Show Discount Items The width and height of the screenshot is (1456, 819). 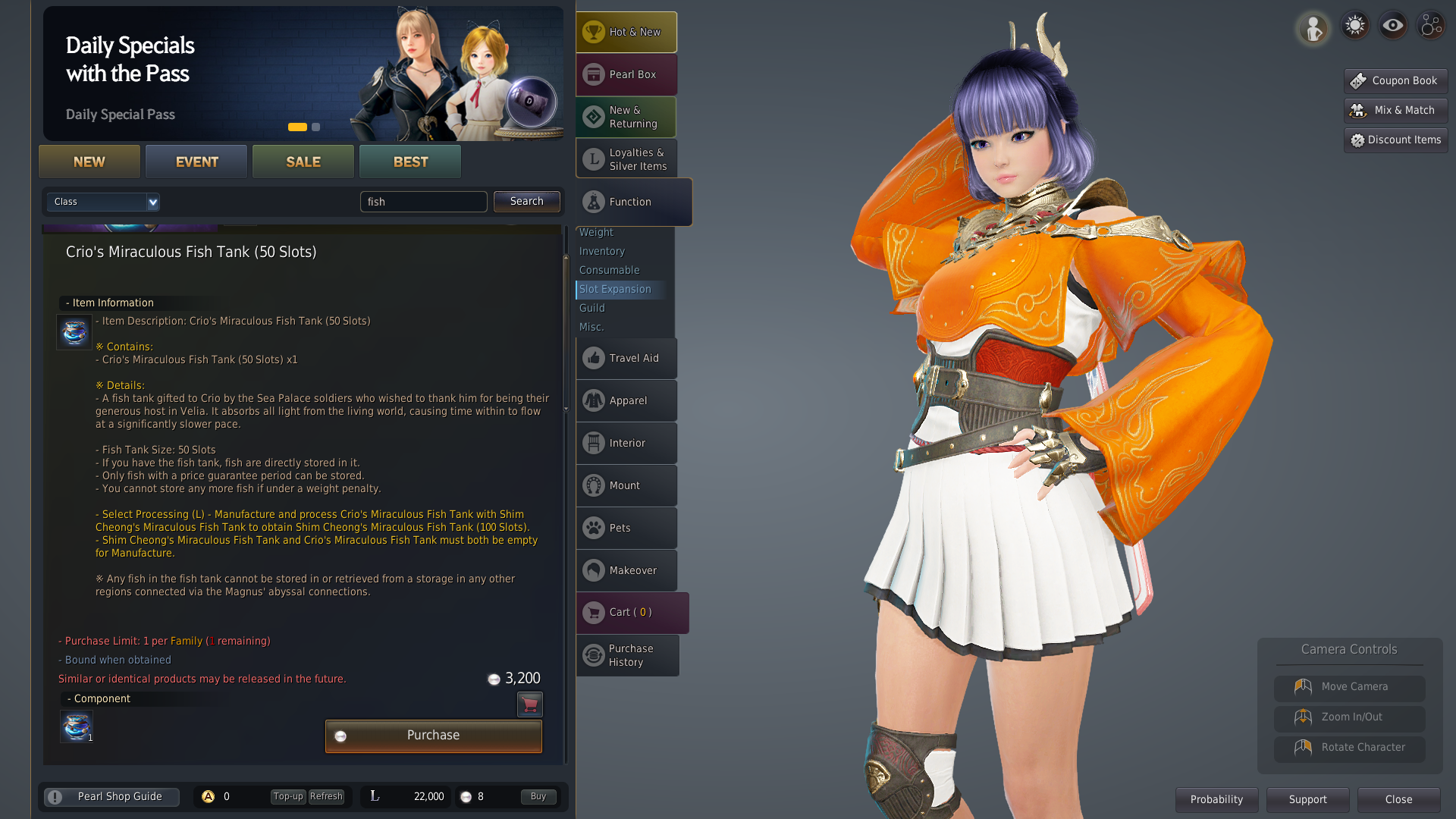[x=1395, y=140]
